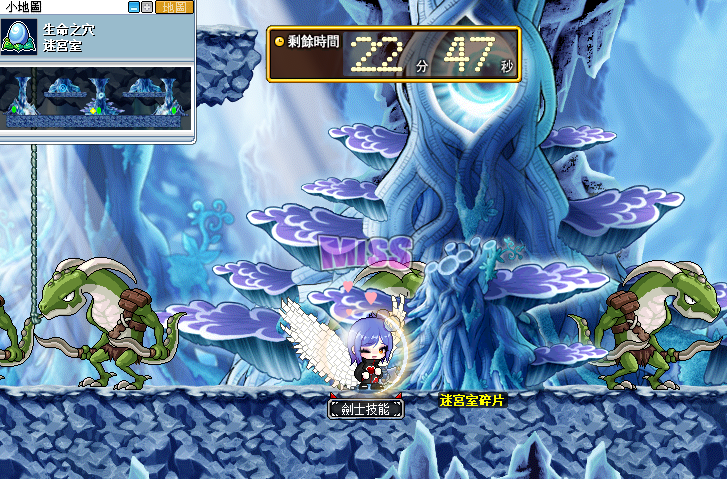Viewport: 727px width, 479px height.
Task: Open the world map with the 地圖 button
Action: pos(173,7)
